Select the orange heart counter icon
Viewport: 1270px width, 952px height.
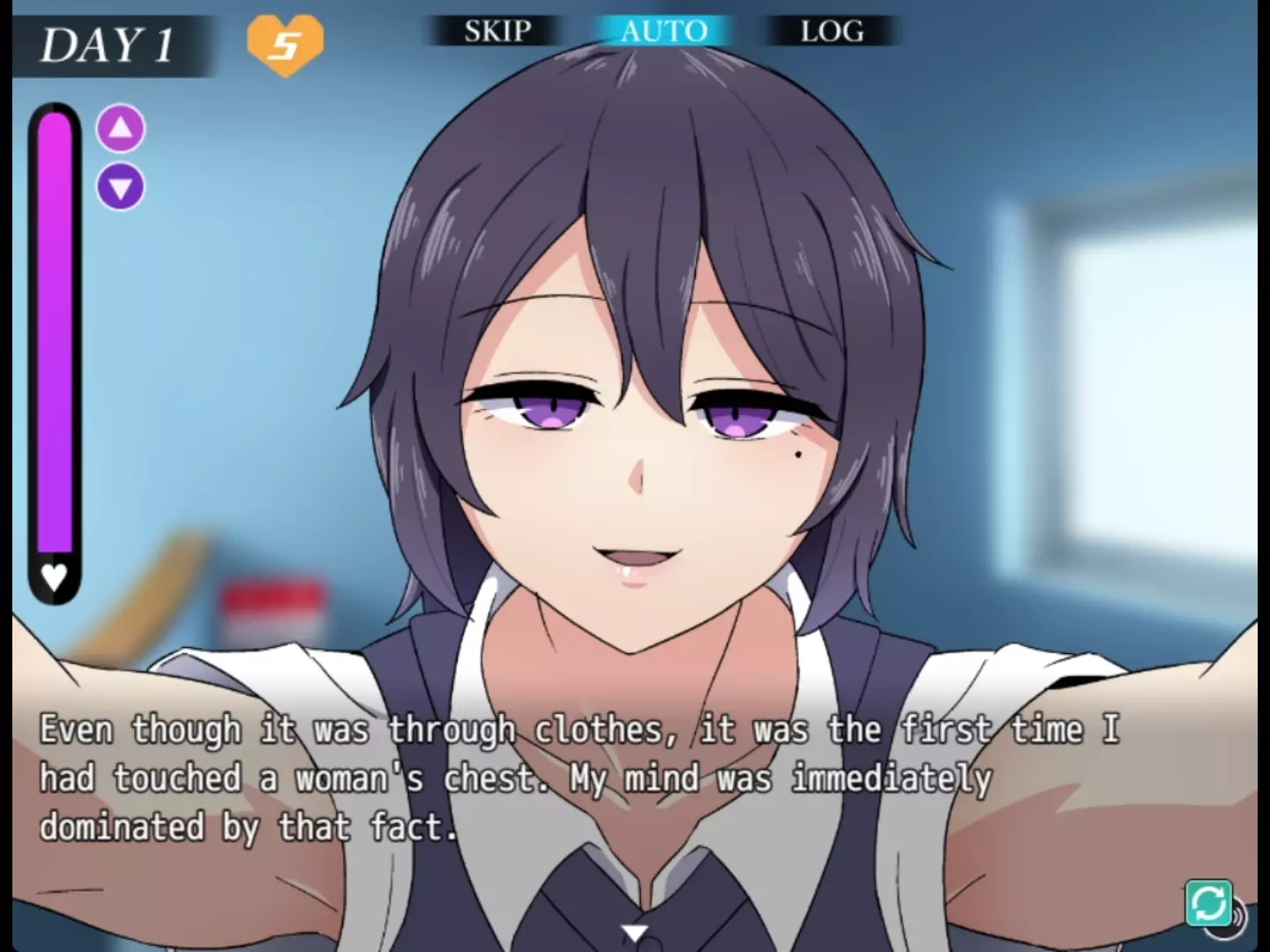tap(285, 42)
